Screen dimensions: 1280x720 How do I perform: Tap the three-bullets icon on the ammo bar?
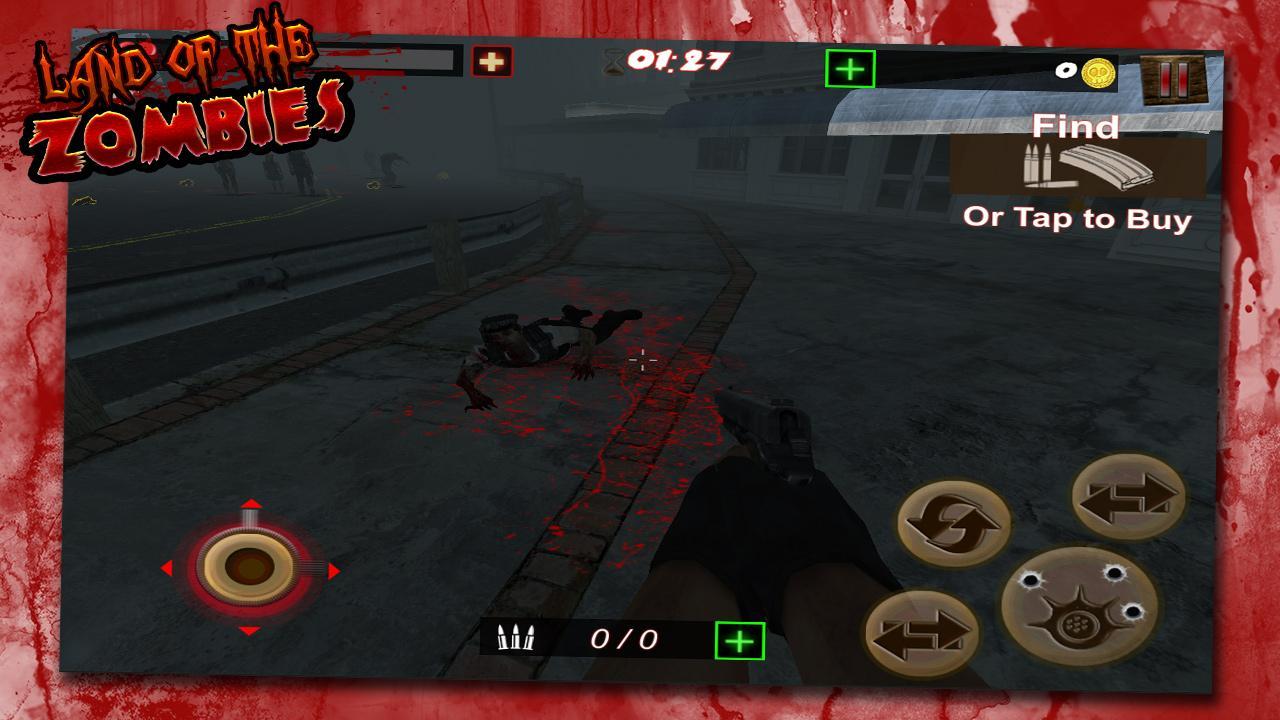pos(516,637)
